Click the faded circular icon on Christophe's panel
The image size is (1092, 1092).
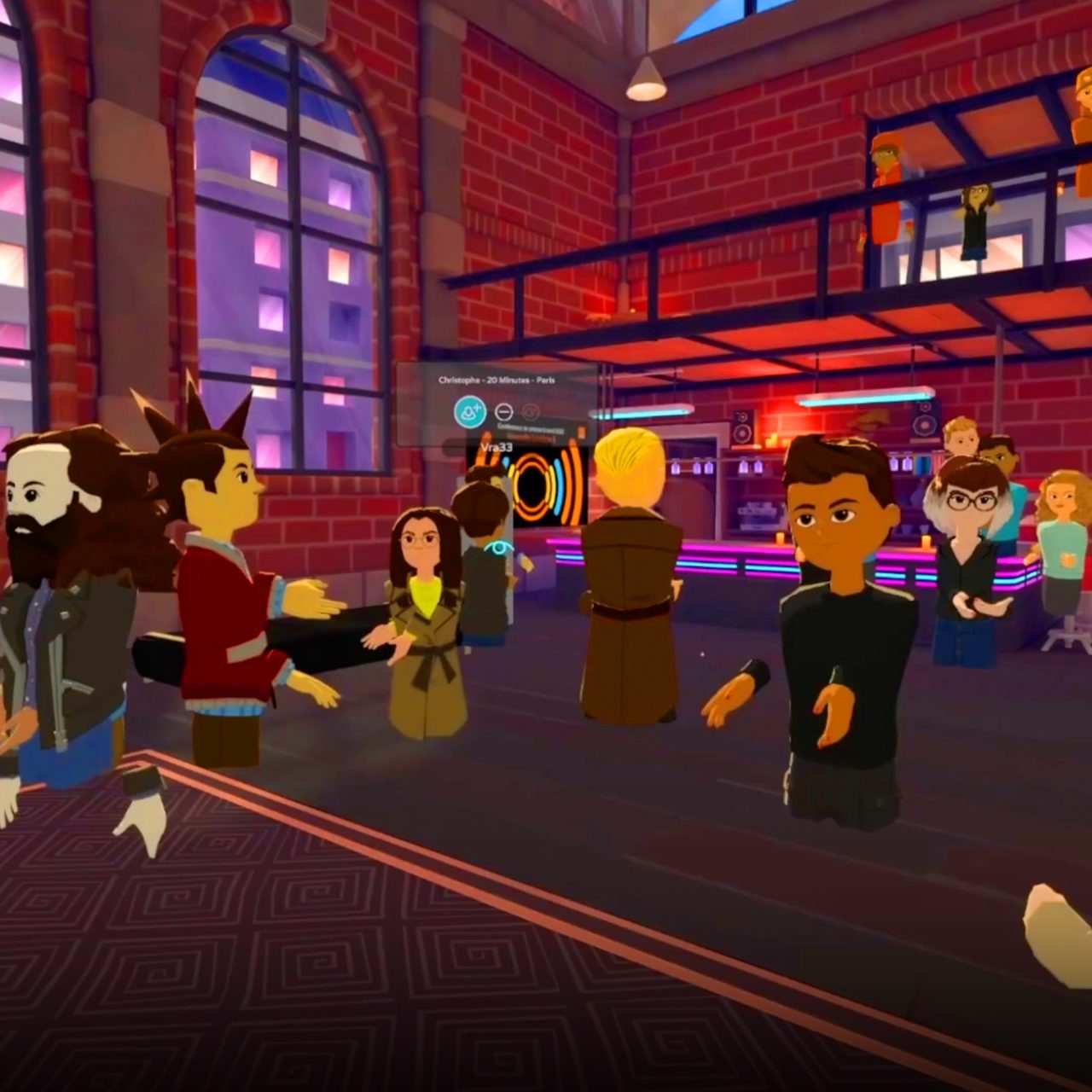coord(531,412)
